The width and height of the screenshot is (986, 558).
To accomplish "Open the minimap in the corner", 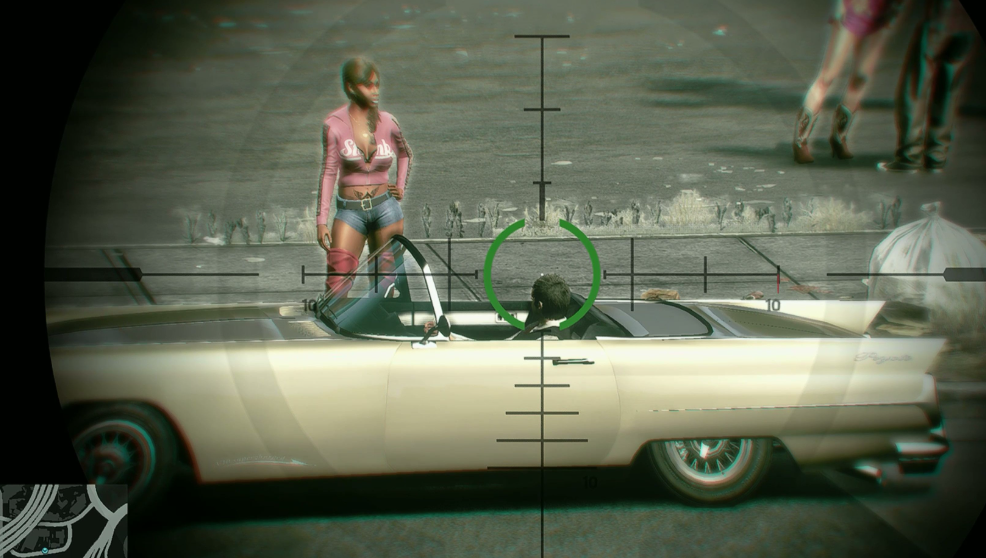I will coord(64,520).
